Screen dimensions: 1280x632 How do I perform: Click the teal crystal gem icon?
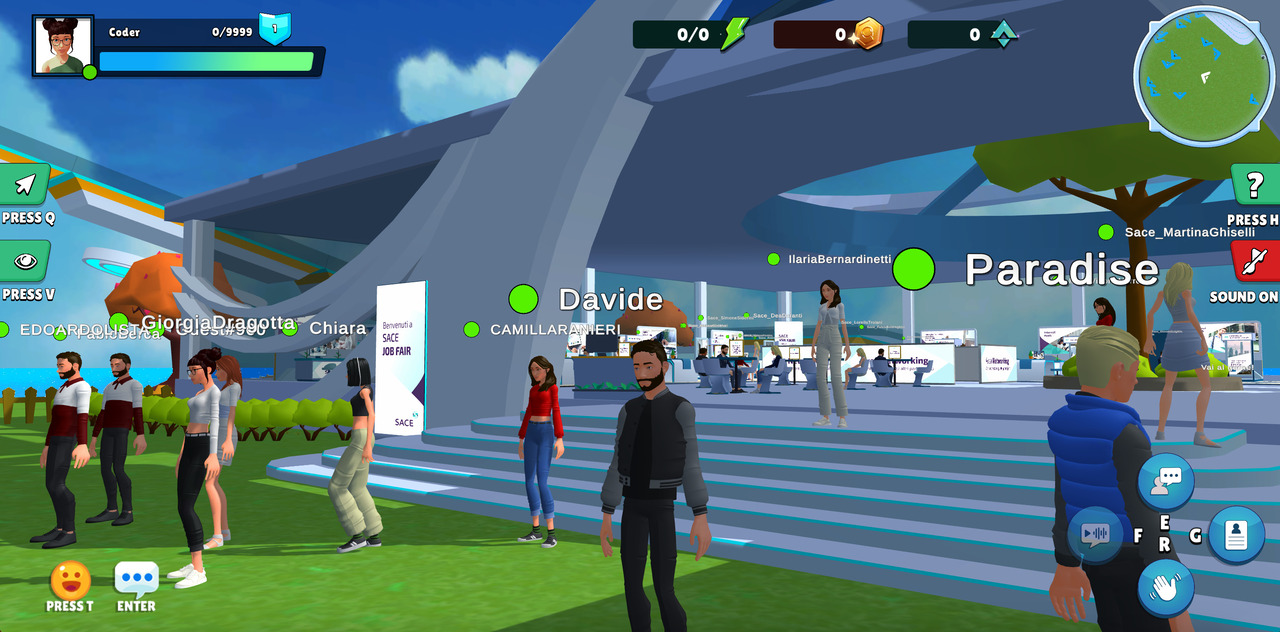click(1003, 34)
